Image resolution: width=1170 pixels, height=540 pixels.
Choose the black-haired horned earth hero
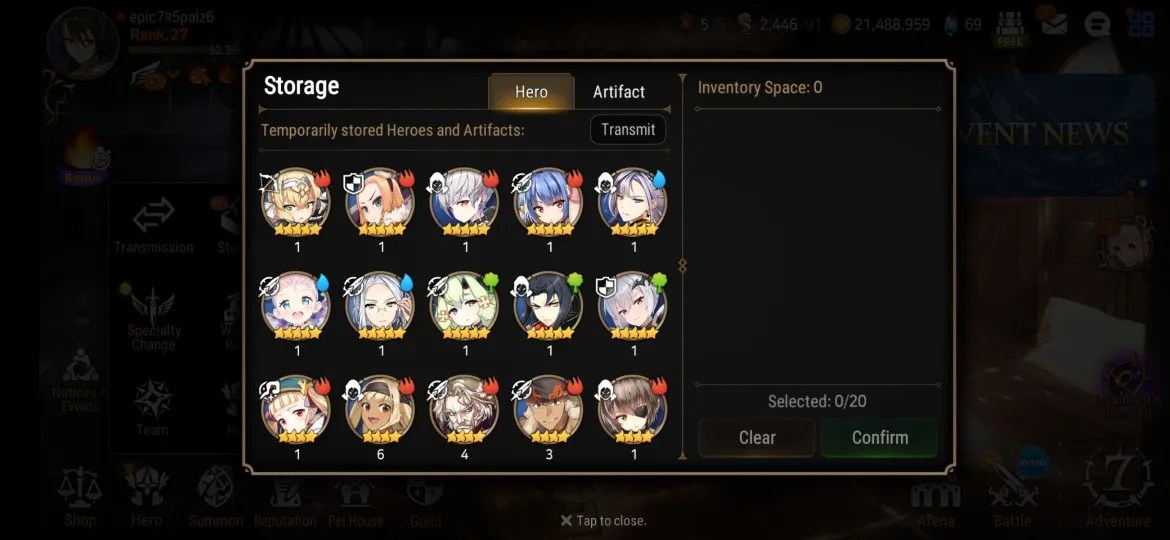[549, 305]
